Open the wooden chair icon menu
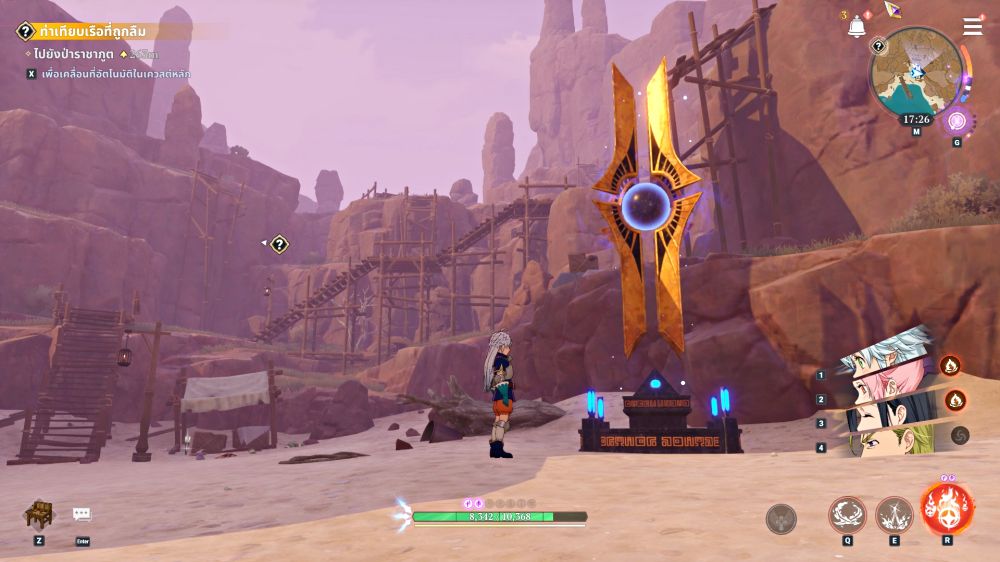The image size is (1000, 562). tap(39, 515)
